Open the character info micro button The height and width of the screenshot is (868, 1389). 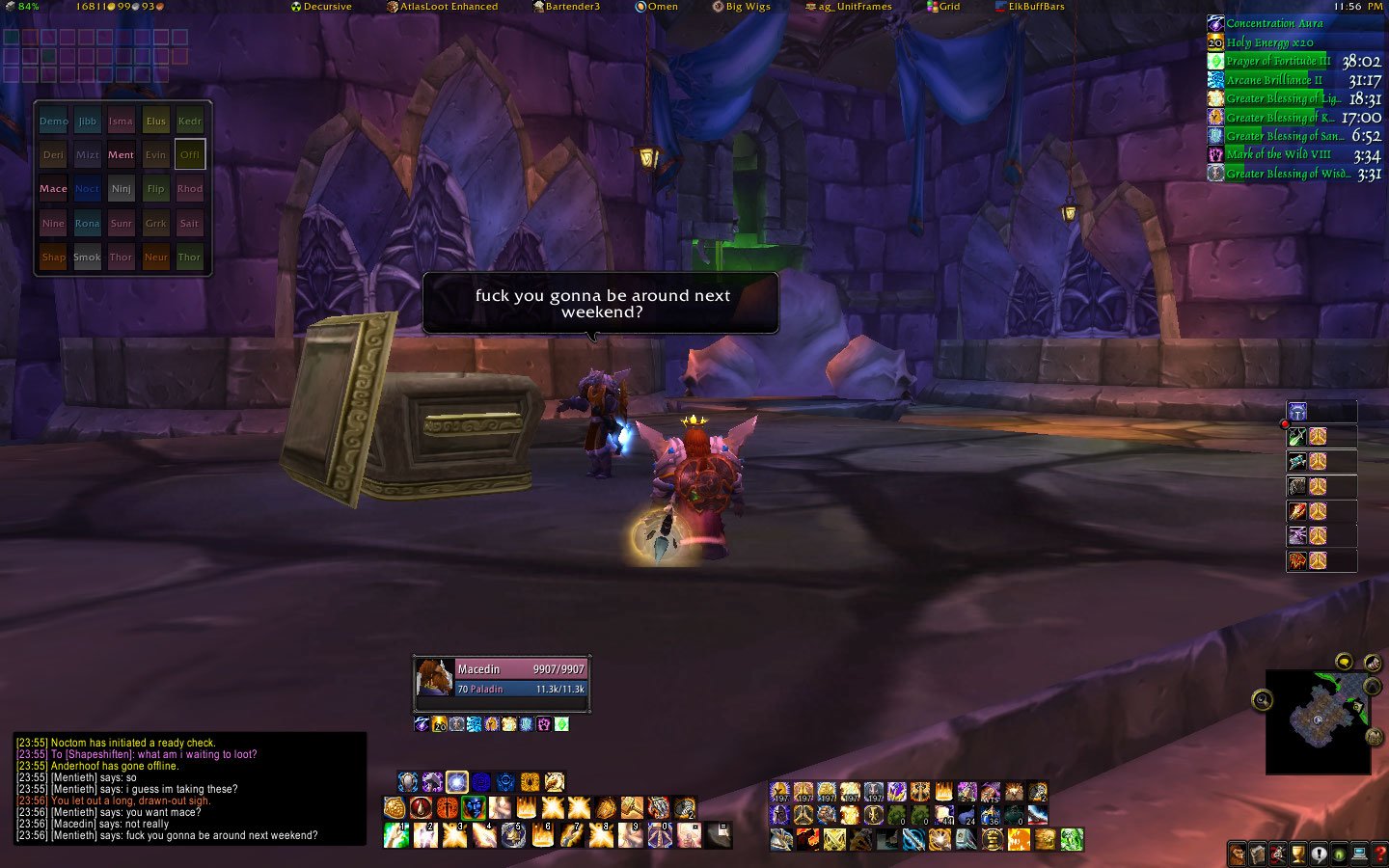1237,854
